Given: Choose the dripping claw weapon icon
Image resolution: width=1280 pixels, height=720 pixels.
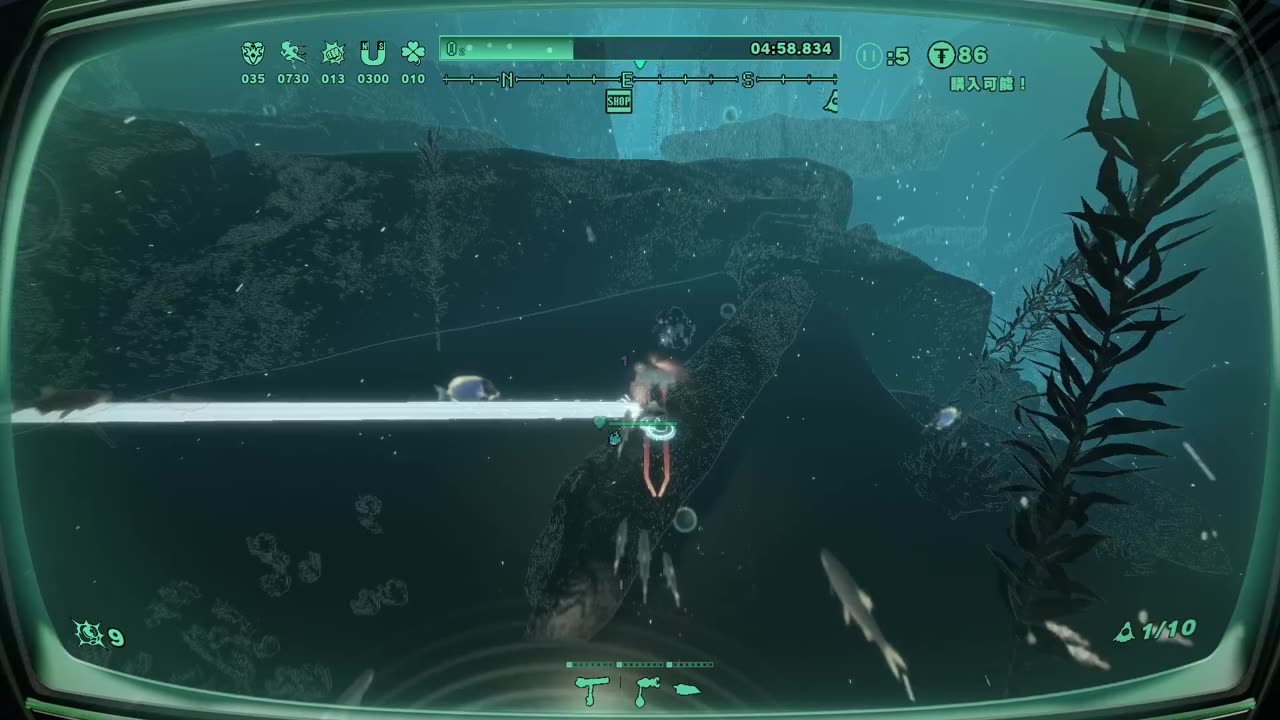Looking at the screenshot, I should coord(644,688).
